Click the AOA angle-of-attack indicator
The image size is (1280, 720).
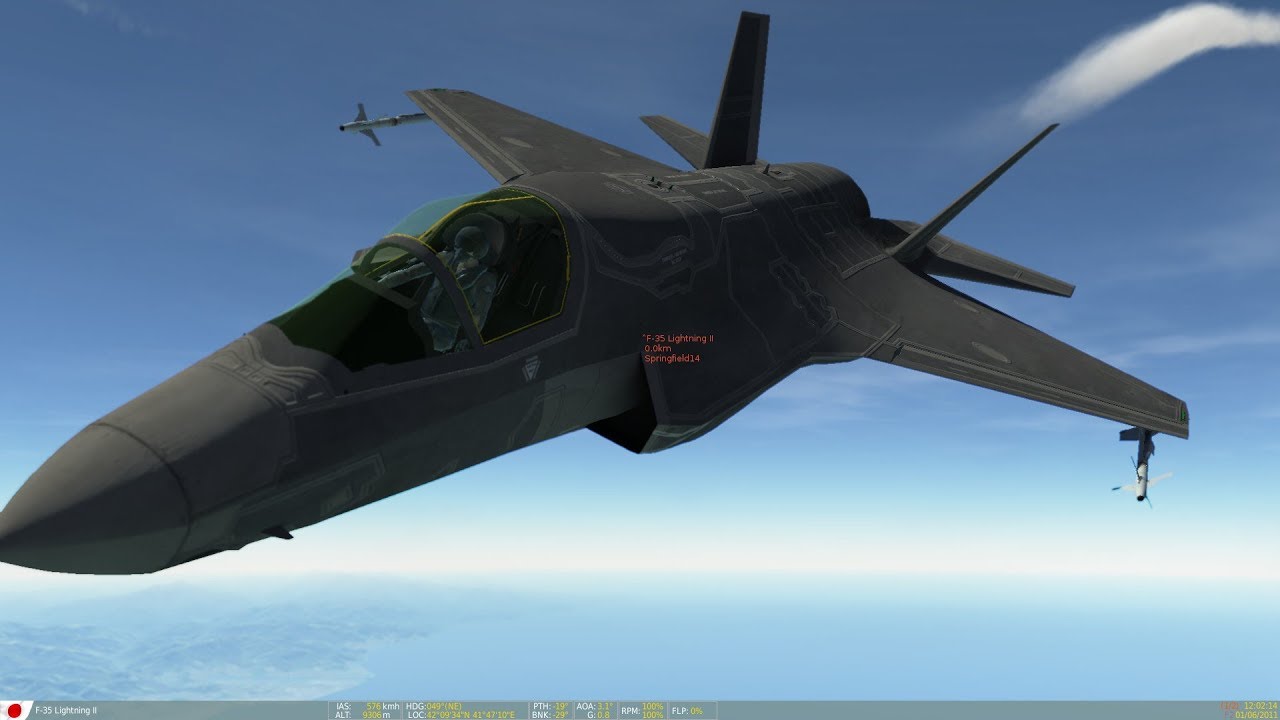click(594, 703)
